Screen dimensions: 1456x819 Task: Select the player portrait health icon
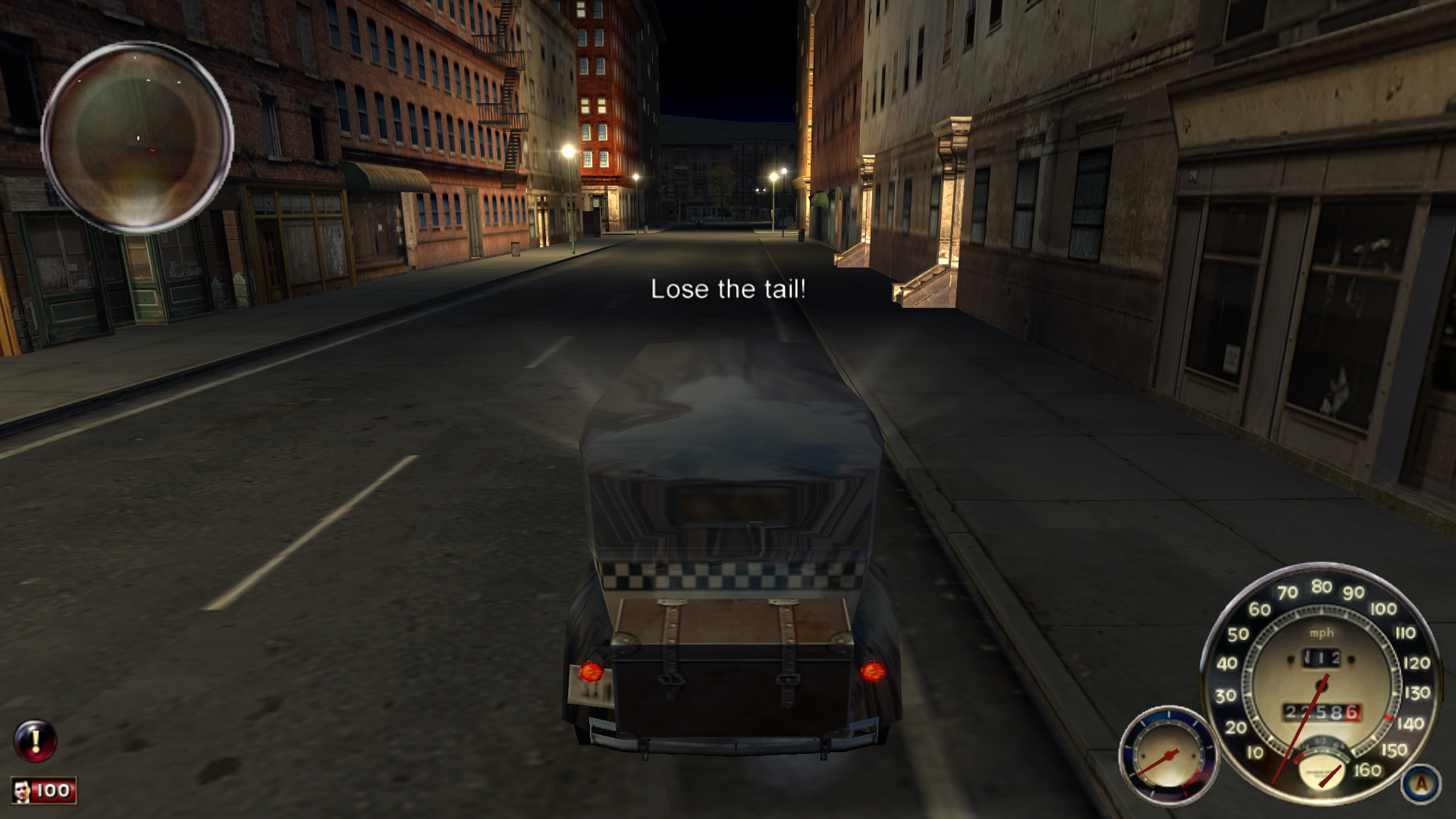[22, 791]
